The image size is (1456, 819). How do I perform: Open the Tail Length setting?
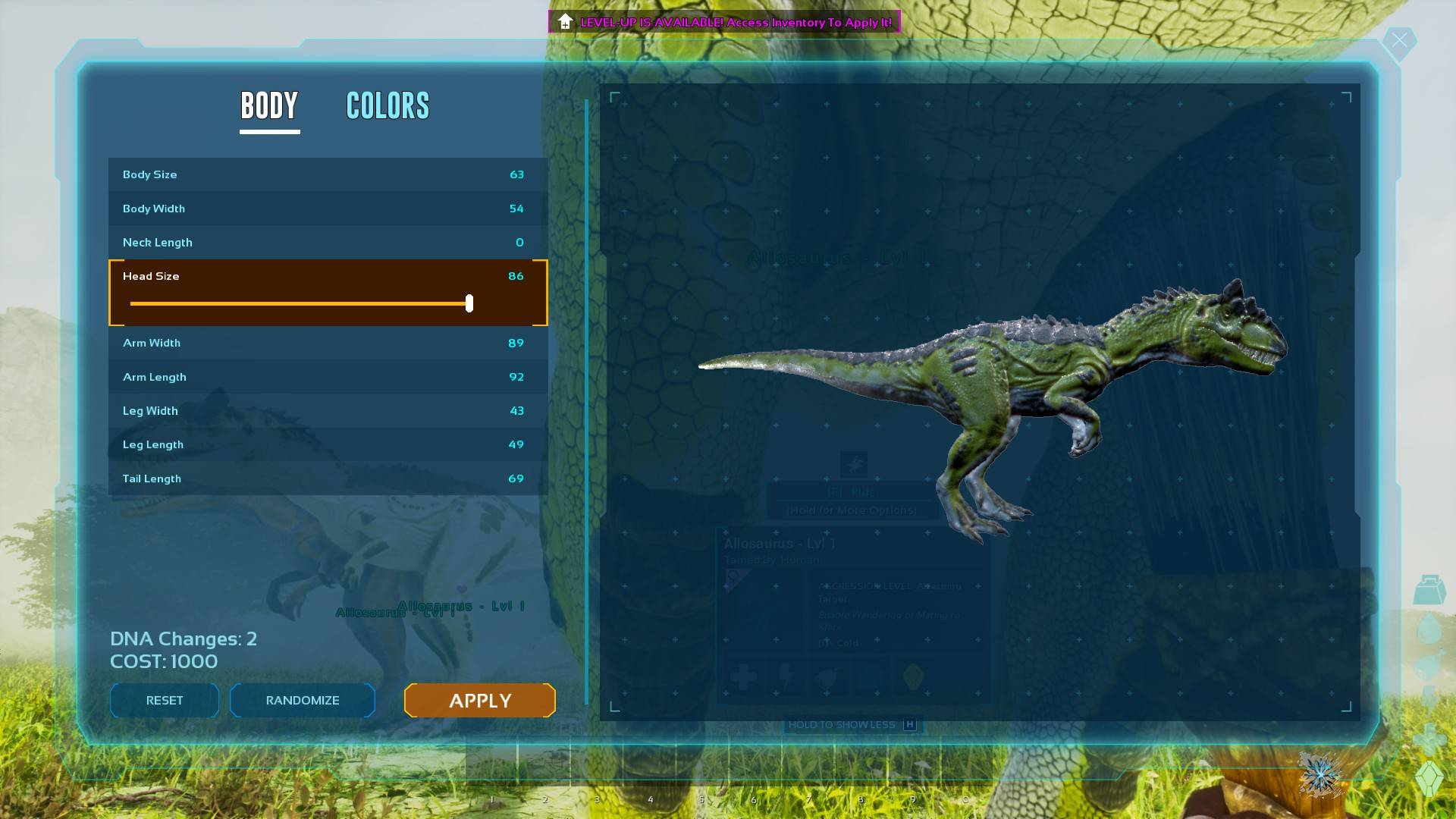coord(328,479)
